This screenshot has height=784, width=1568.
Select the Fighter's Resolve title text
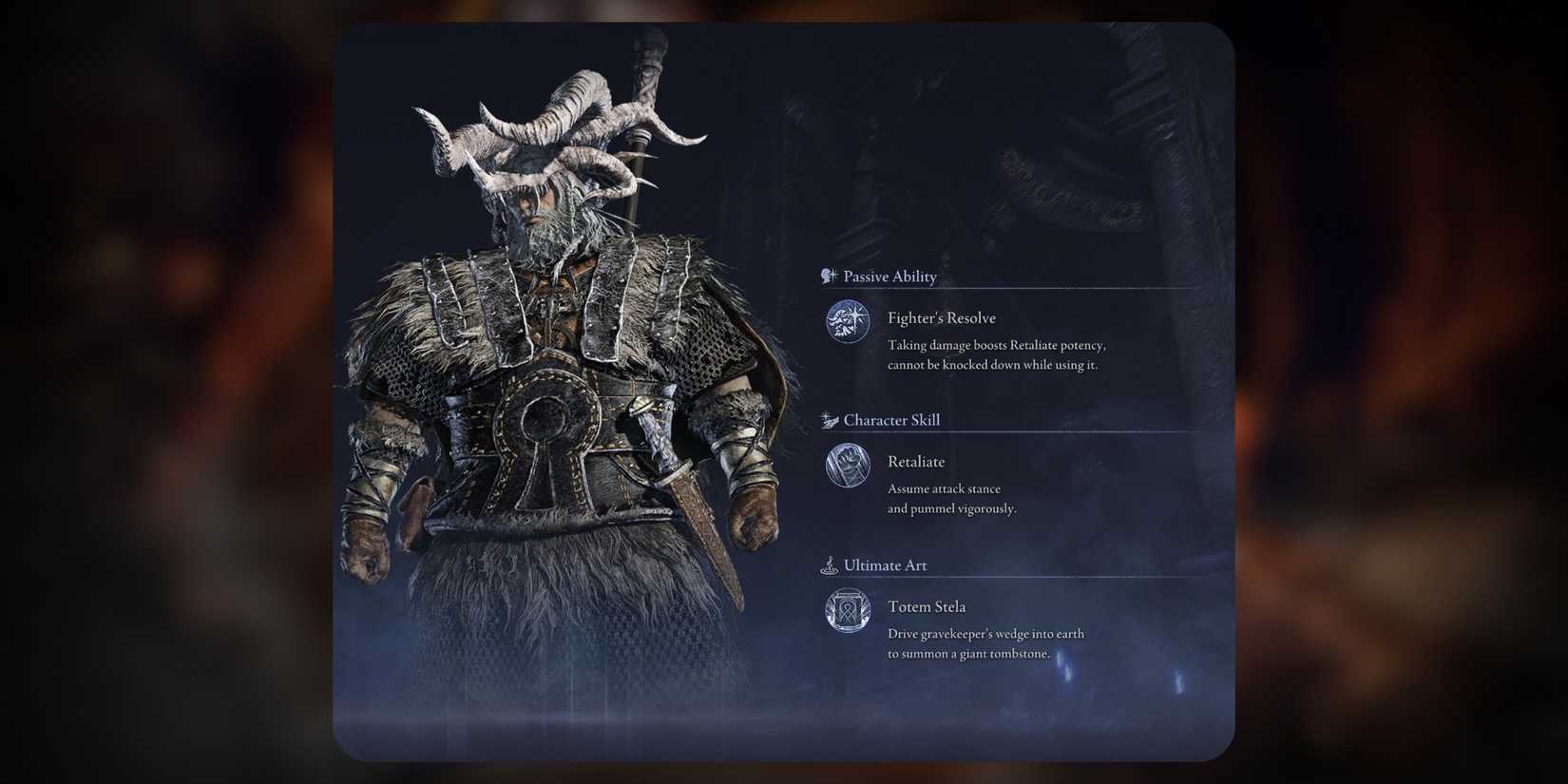tap(942, 317)
